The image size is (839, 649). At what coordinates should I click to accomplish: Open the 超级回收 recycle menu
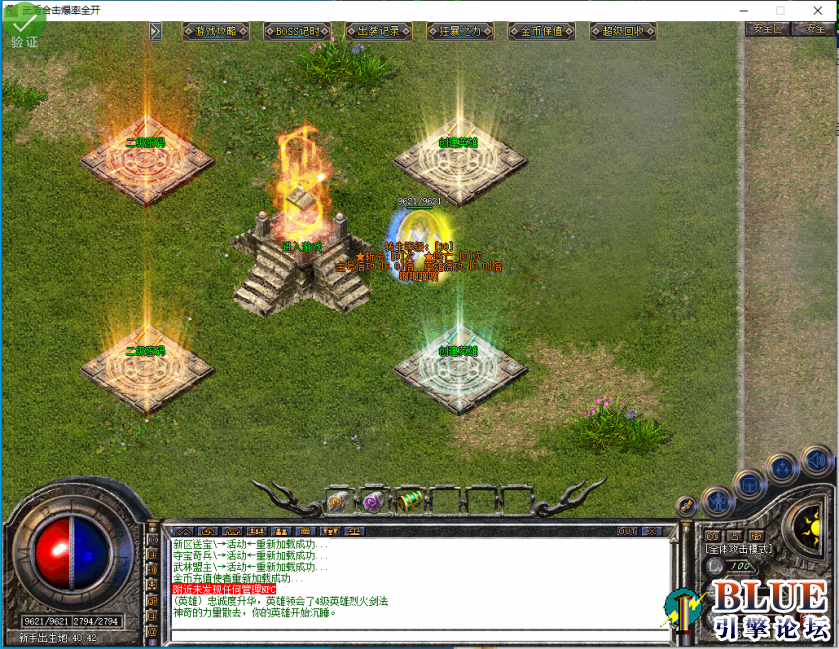[623, 31]
